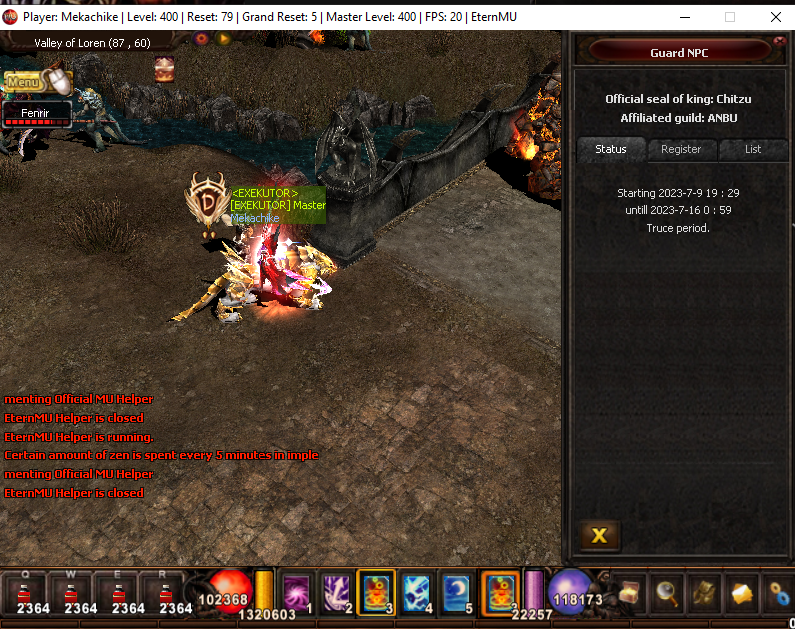This screenshot has height=629, width=795.
Task: Select the Status tab
Action: pos(611,149)
